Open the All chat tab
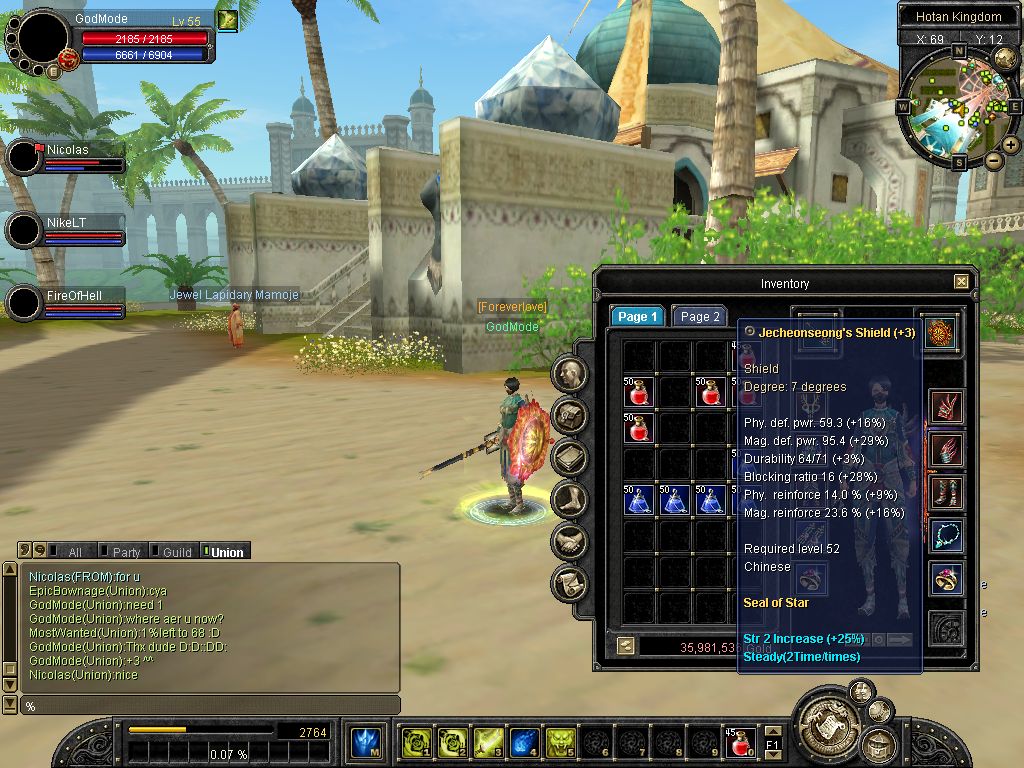Image resolution: width=1024 pixels, height=768 pixels. (68, 552)
